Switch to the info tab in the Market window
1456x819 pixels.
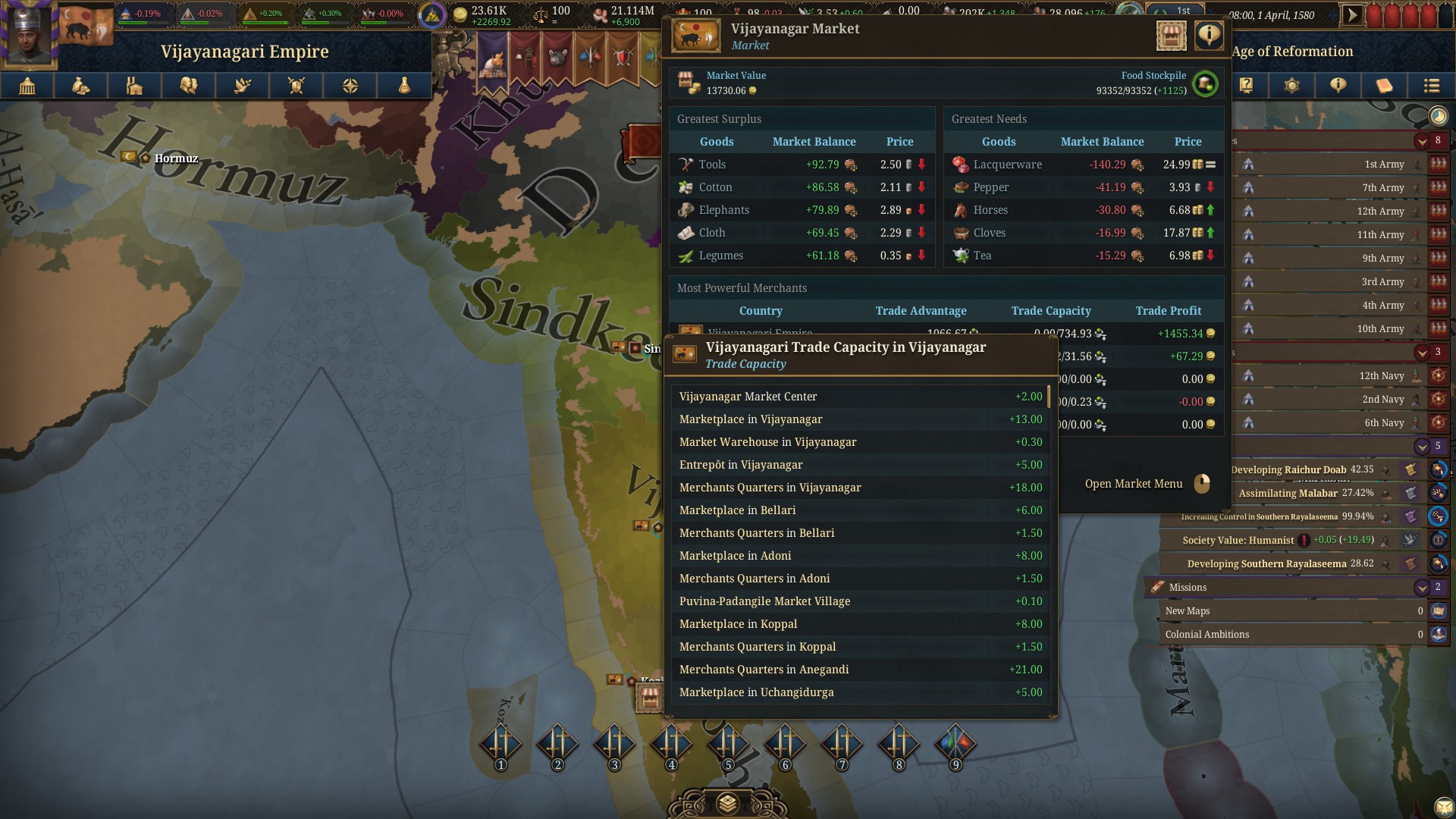point(1207,35)
